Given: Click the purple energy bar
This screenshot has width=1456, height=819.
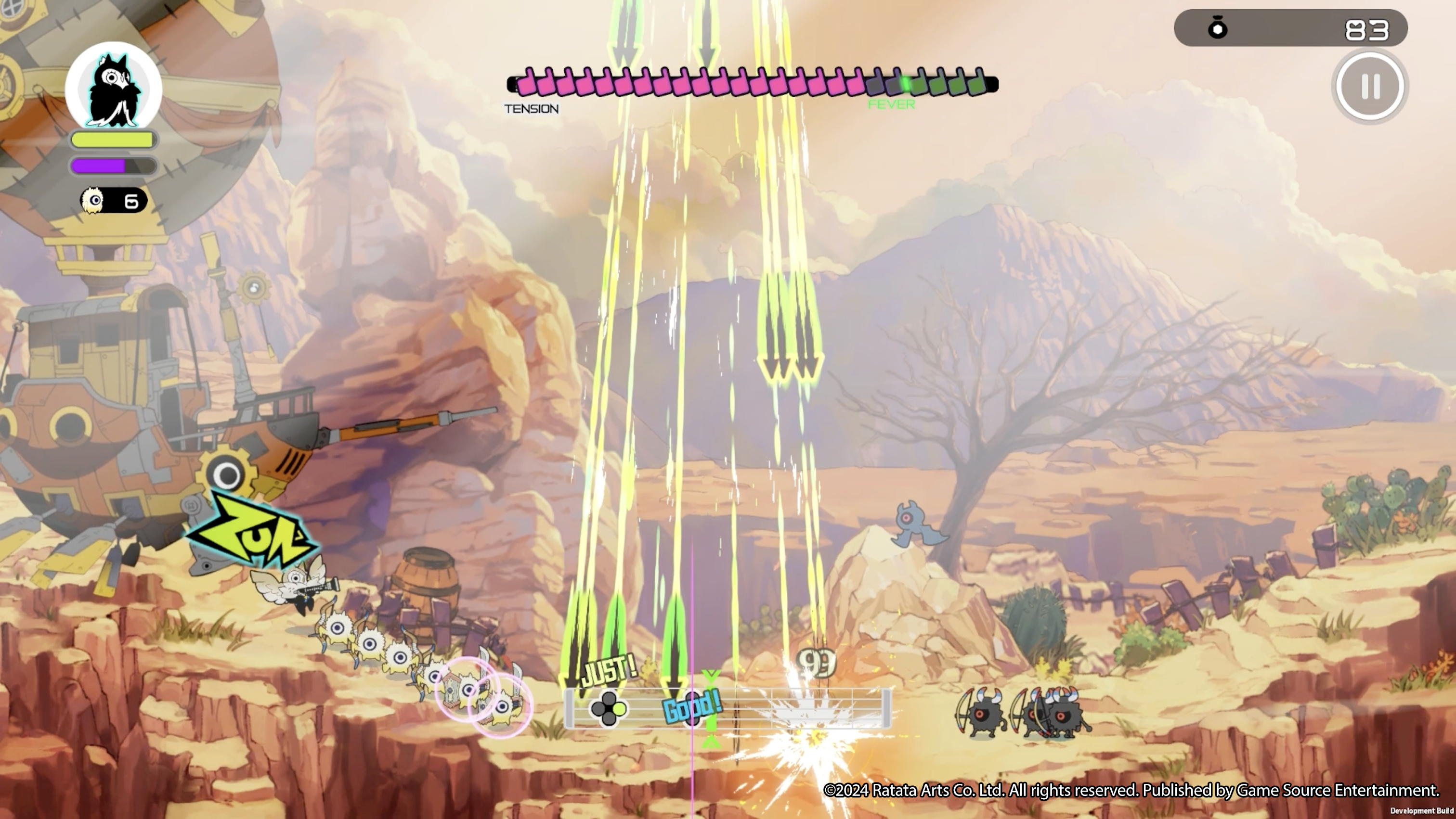Looking at the screenshot, I should tap(99, 166).
